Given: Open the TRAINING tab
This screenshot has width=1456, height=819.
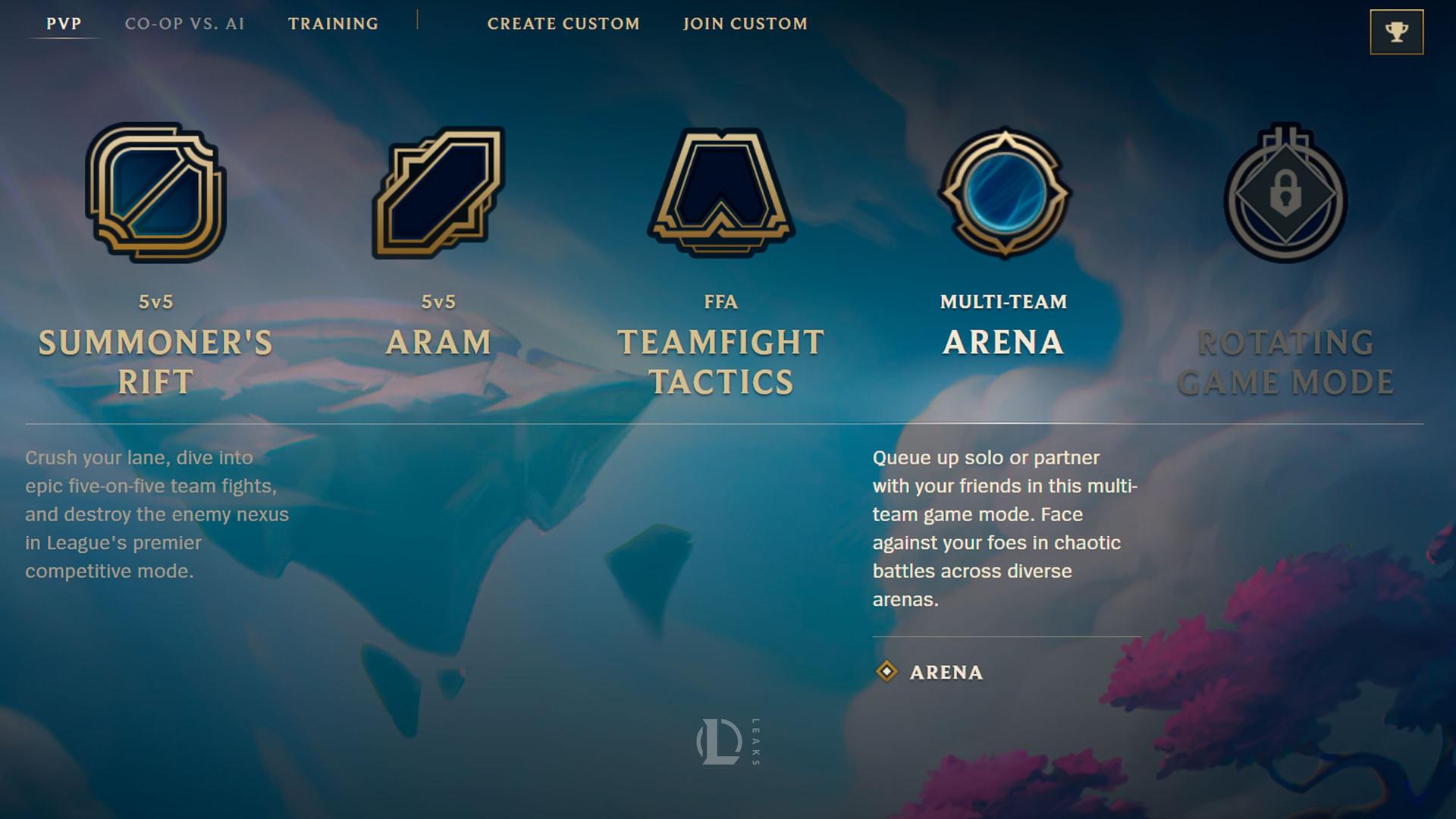Looking at the screenshot, I should [x=333, y=24].
